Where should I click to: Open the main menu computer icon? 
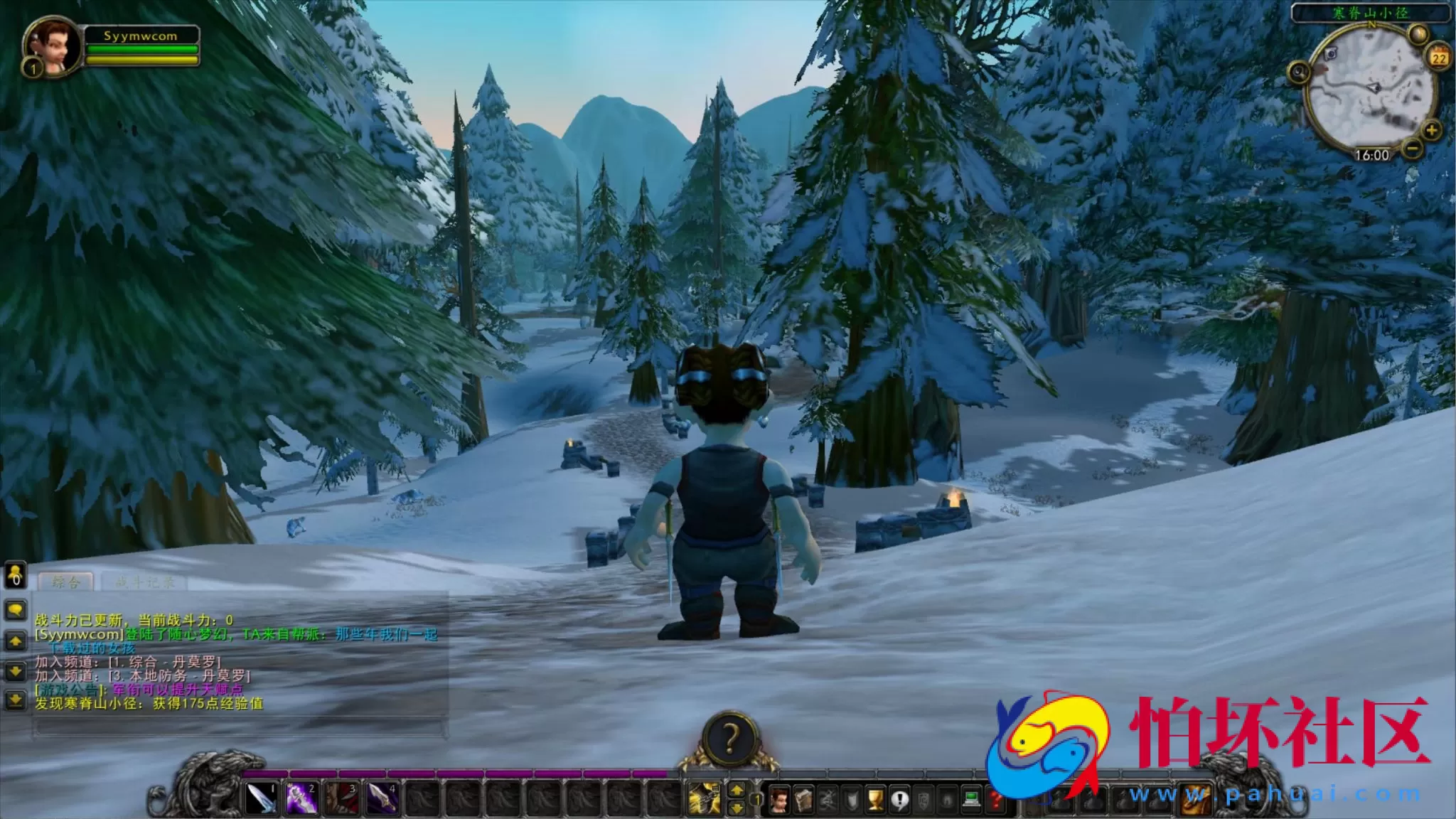tap(970, 800)
